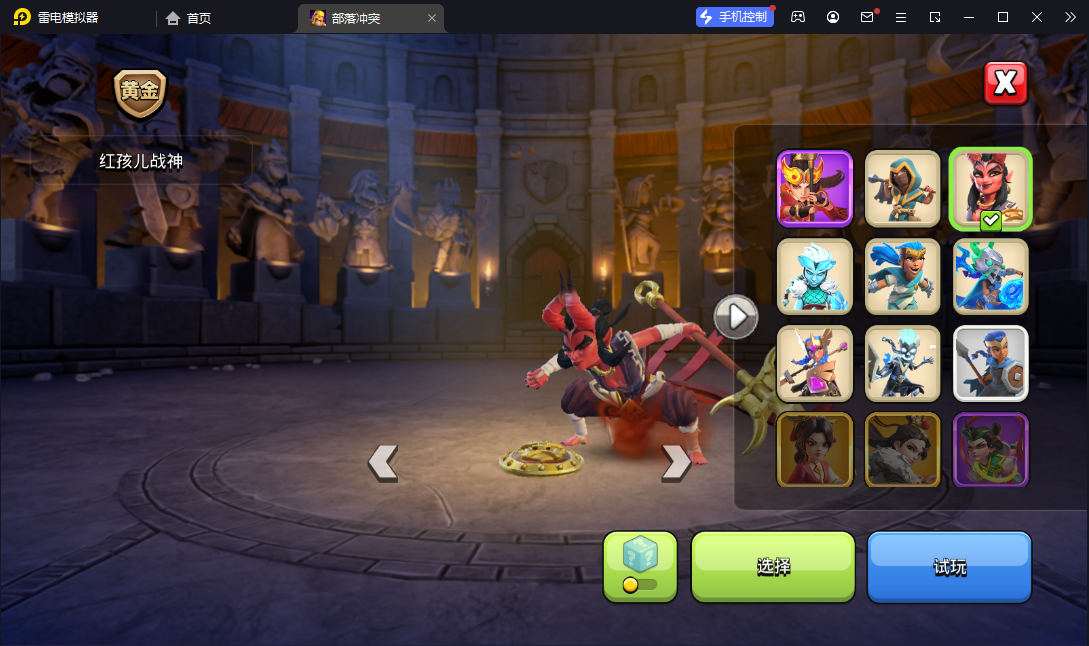
Task: Open the mystery cube random skin button
Action: tap(640, 567)
